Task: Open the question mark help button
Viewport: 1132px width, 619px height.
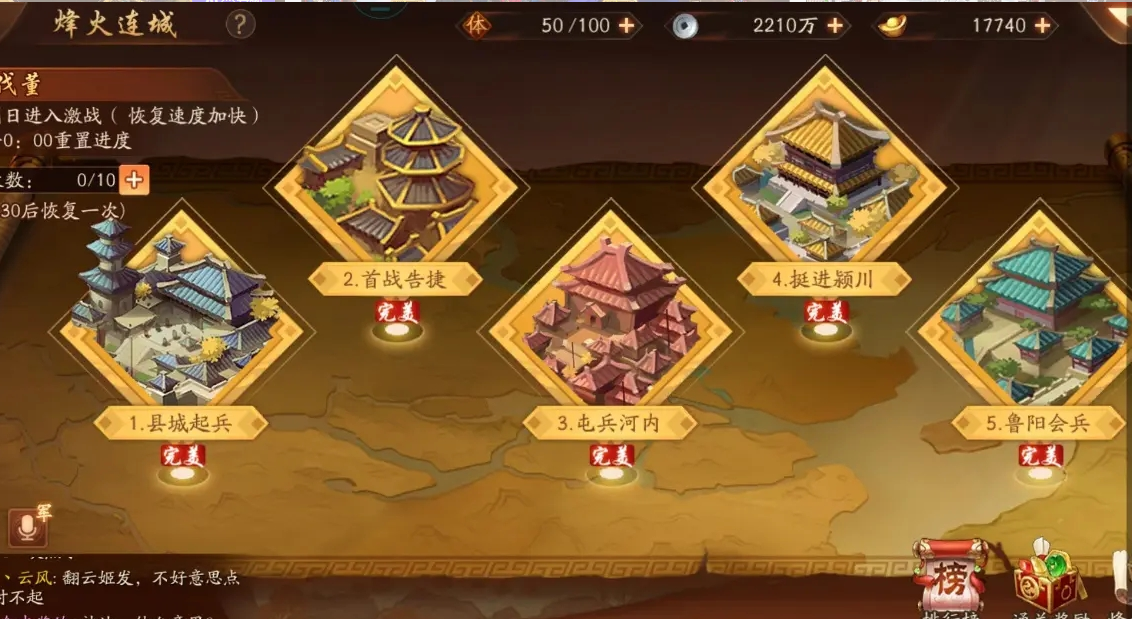Action: [240, 24]
